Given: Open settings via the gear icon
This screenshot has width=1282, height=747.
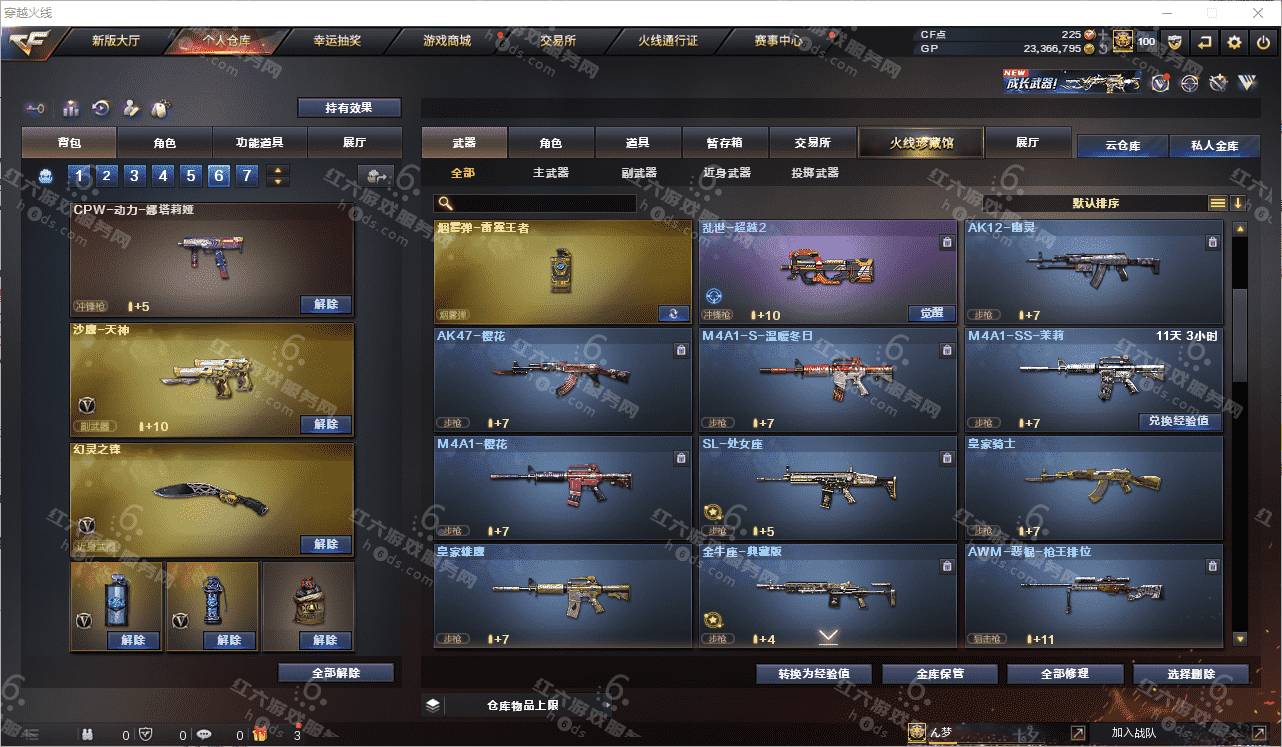Looking at the screenshot, I should [x=1234, y=42].
